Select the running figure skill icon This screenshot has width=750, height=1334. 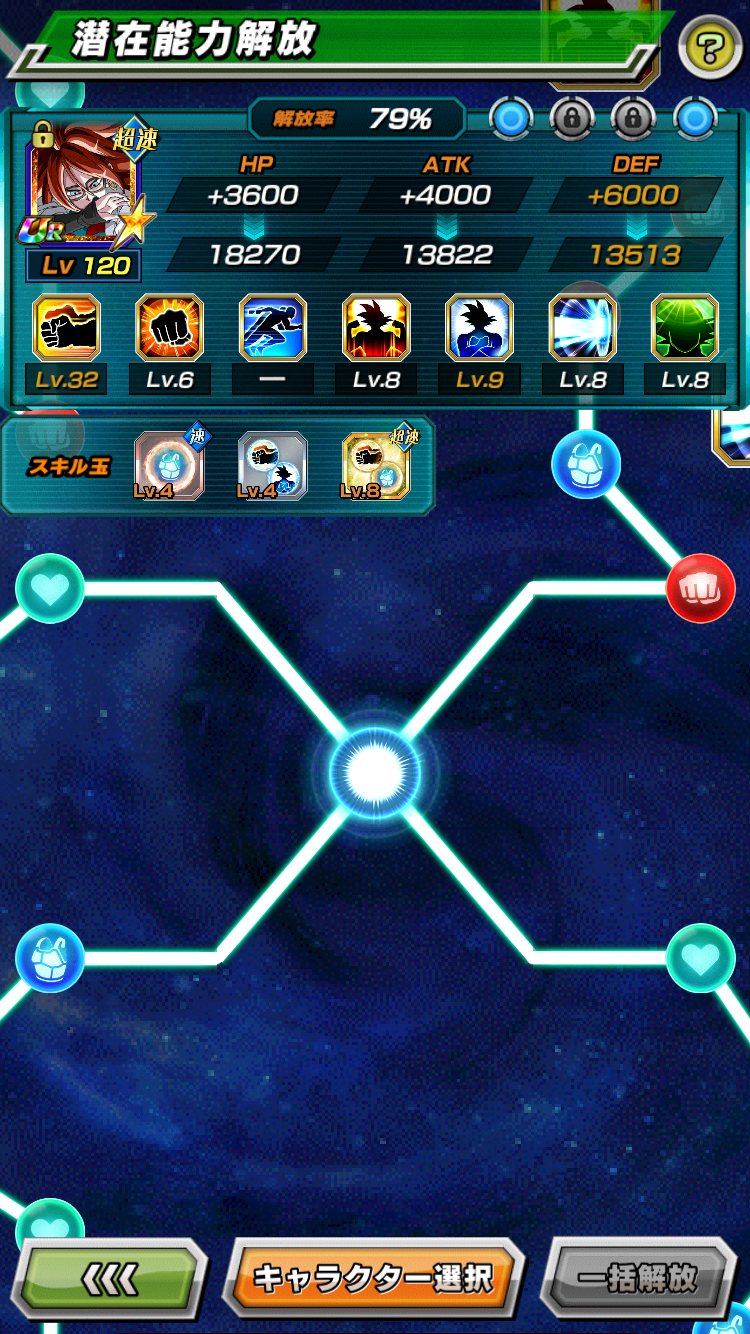pos(273,327)
